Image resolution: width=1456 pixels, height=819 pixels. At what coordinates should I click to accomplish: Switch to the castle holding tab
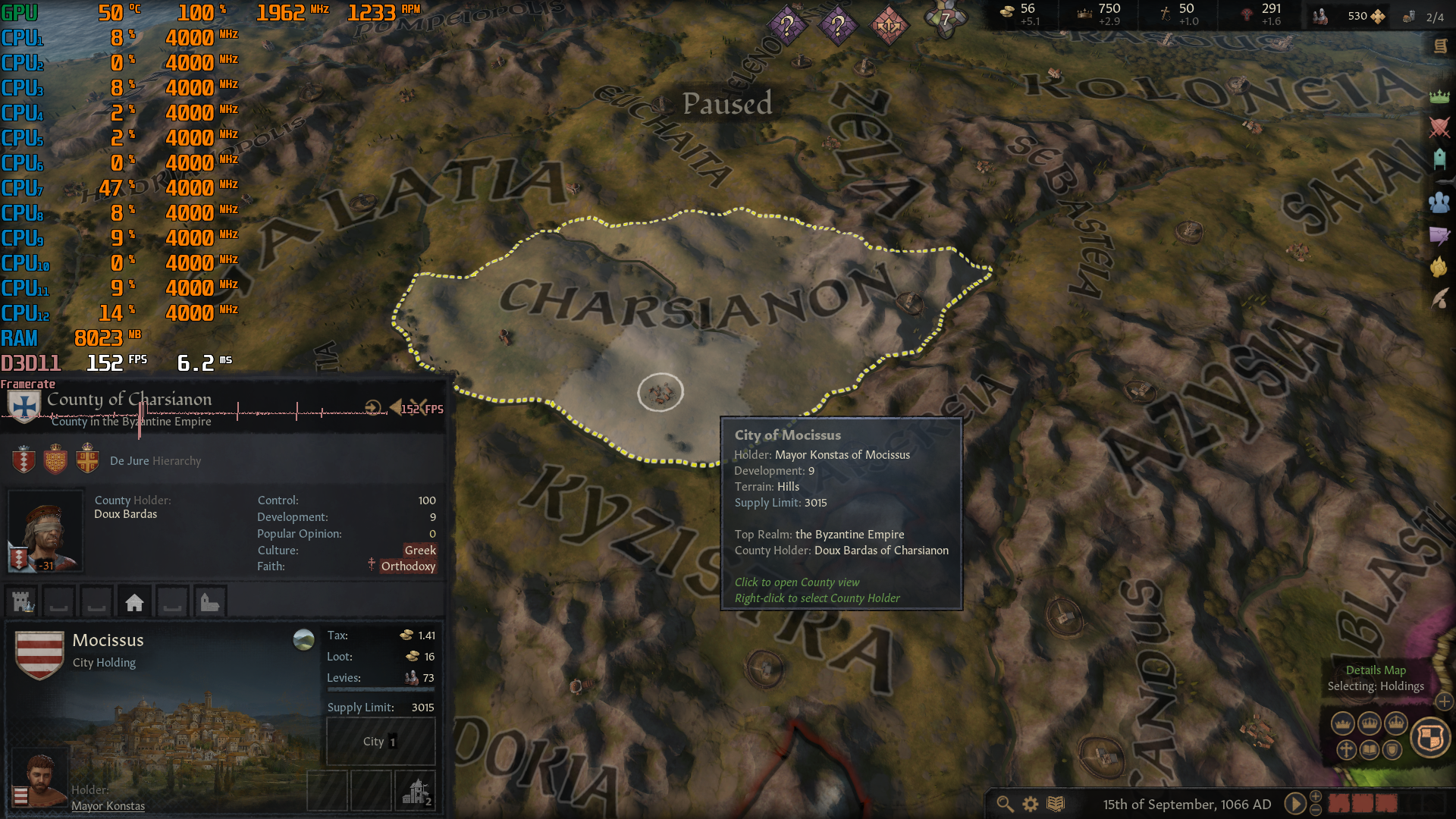(x=24, y=603)
